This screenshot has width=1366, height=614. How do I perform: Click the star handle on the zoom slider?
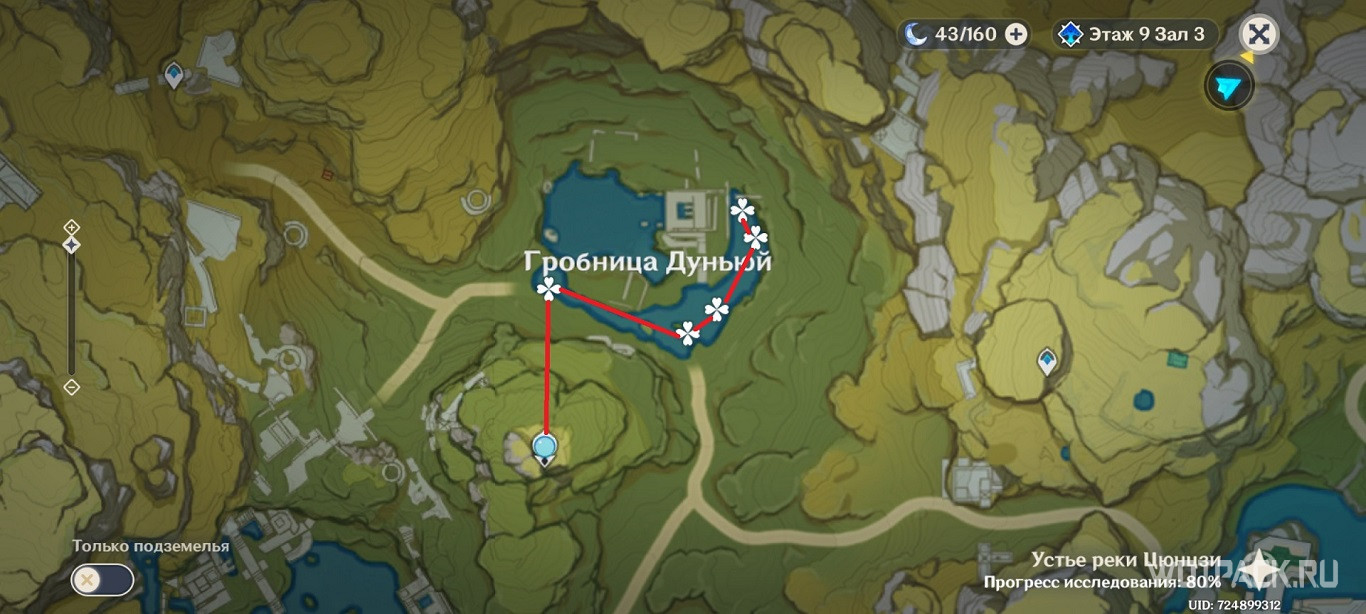click(72, 245)
